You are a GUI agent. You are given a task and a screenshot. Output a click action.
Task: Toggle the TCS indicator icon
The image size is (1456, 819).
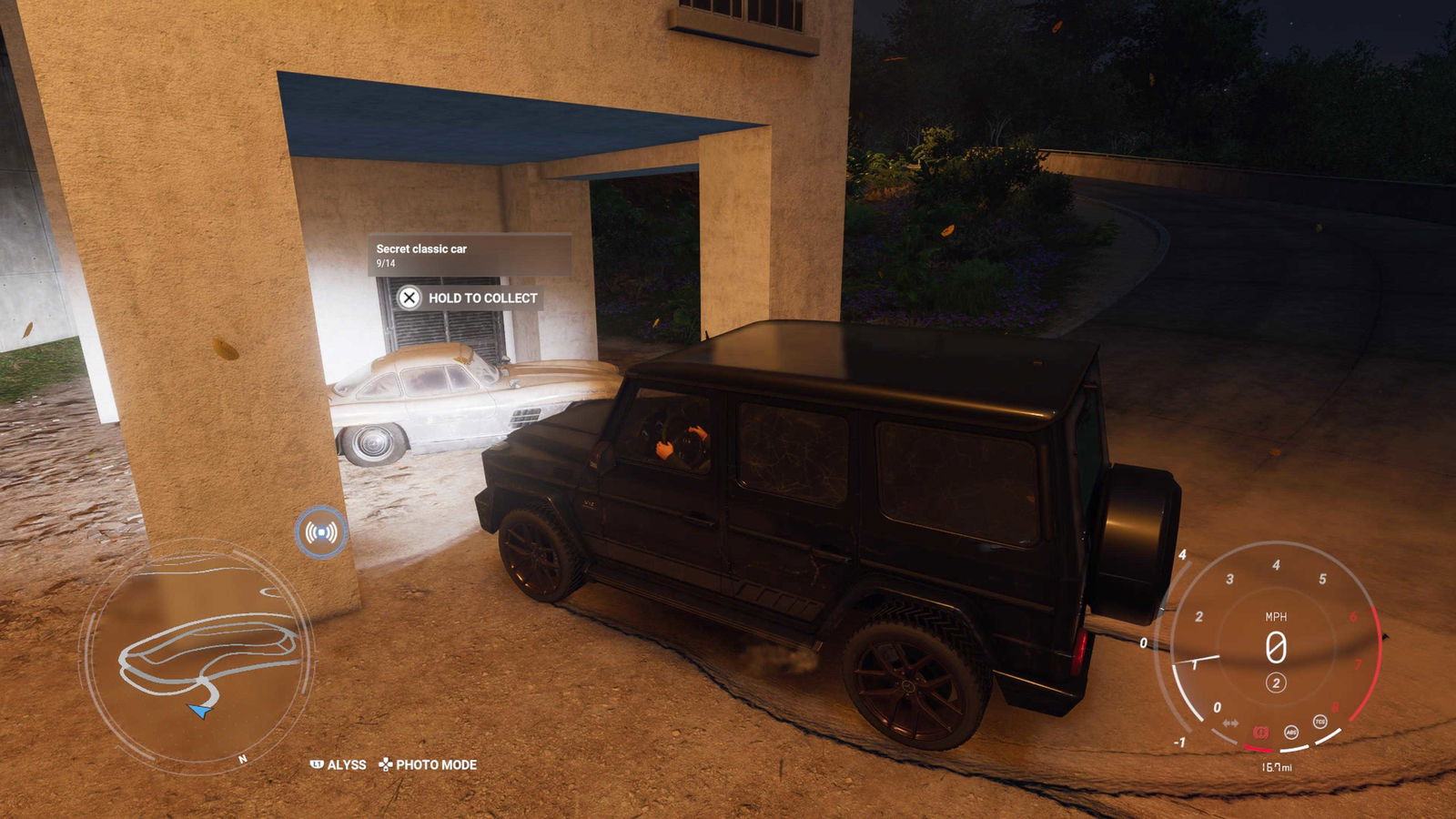point(1319,722)
